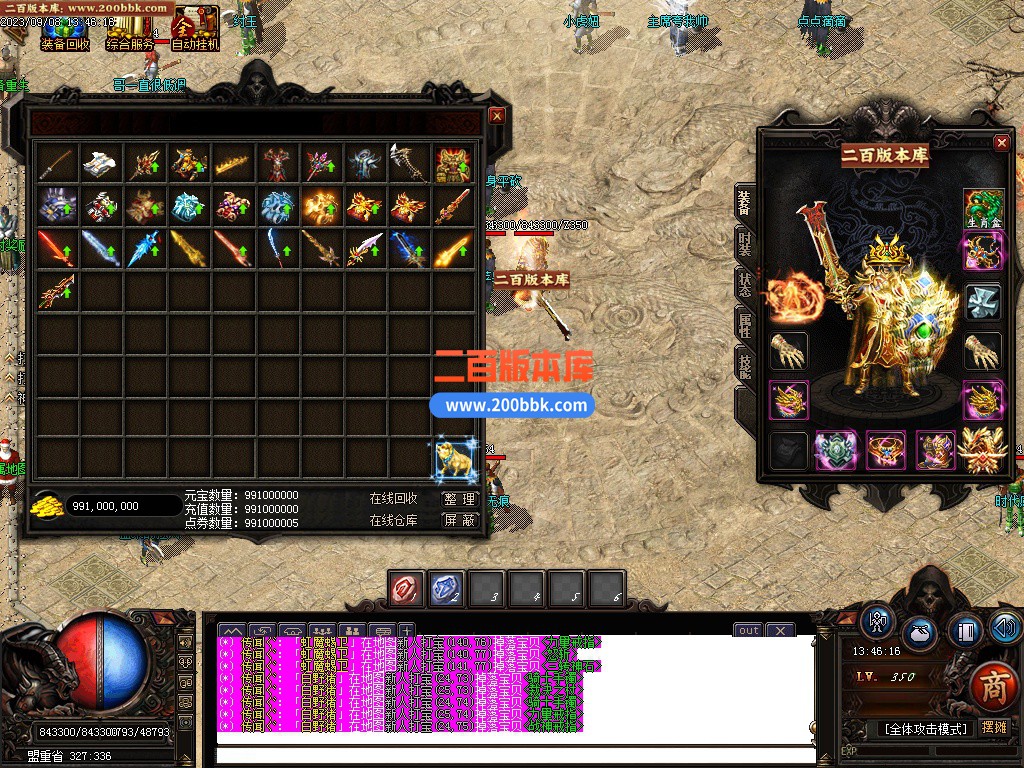Click the 整理 sort button
The image size is (1024, 768).
(x=459, y=498)
